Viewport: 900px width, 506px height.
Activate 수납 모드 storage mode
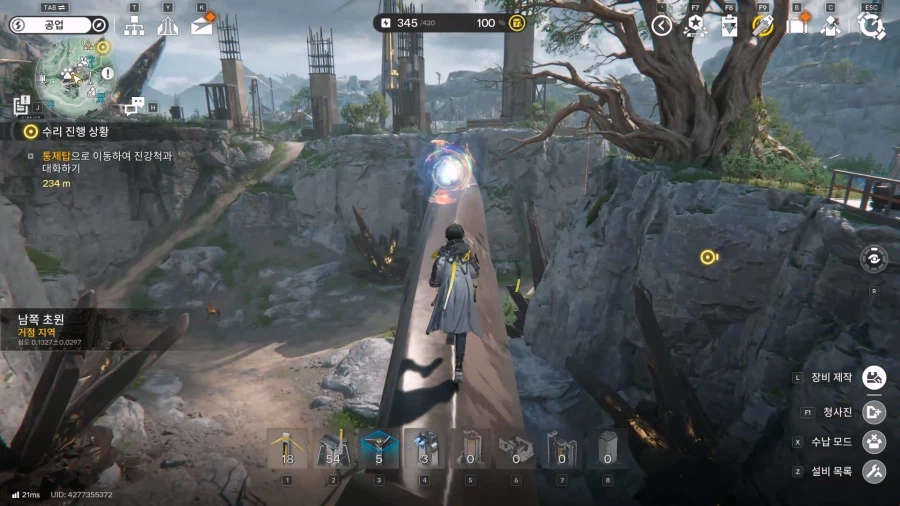coord(874,441)
